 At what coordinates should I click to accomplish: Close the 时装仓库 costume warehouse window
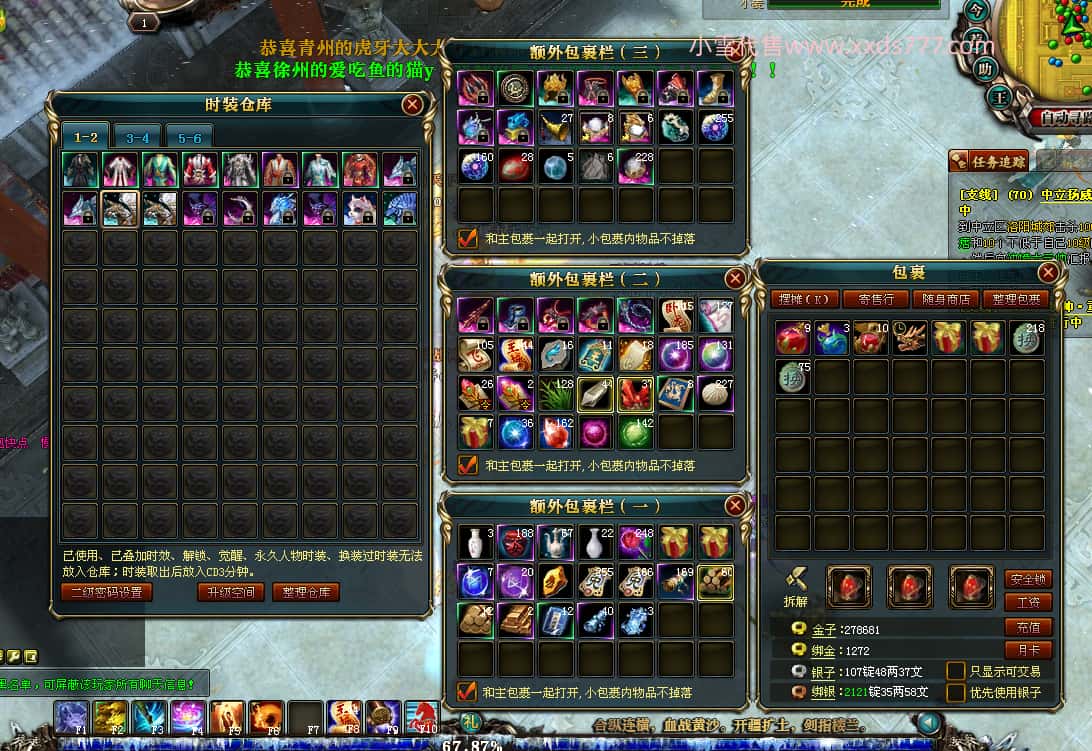coord(412,104)
